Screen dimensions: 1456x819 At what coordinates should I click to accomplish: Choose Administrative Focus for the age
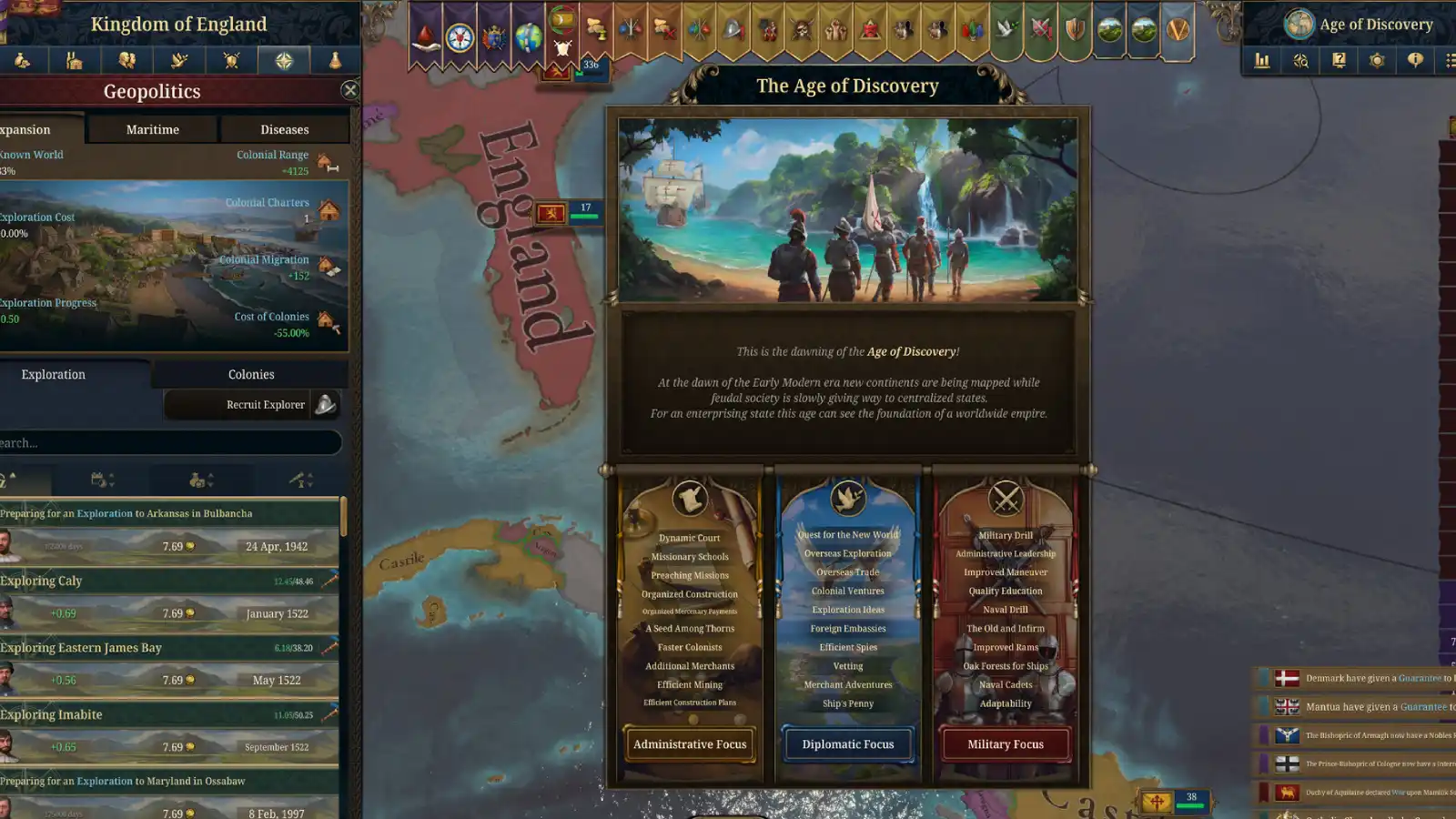pyautogui.click(x=690, y=744)
